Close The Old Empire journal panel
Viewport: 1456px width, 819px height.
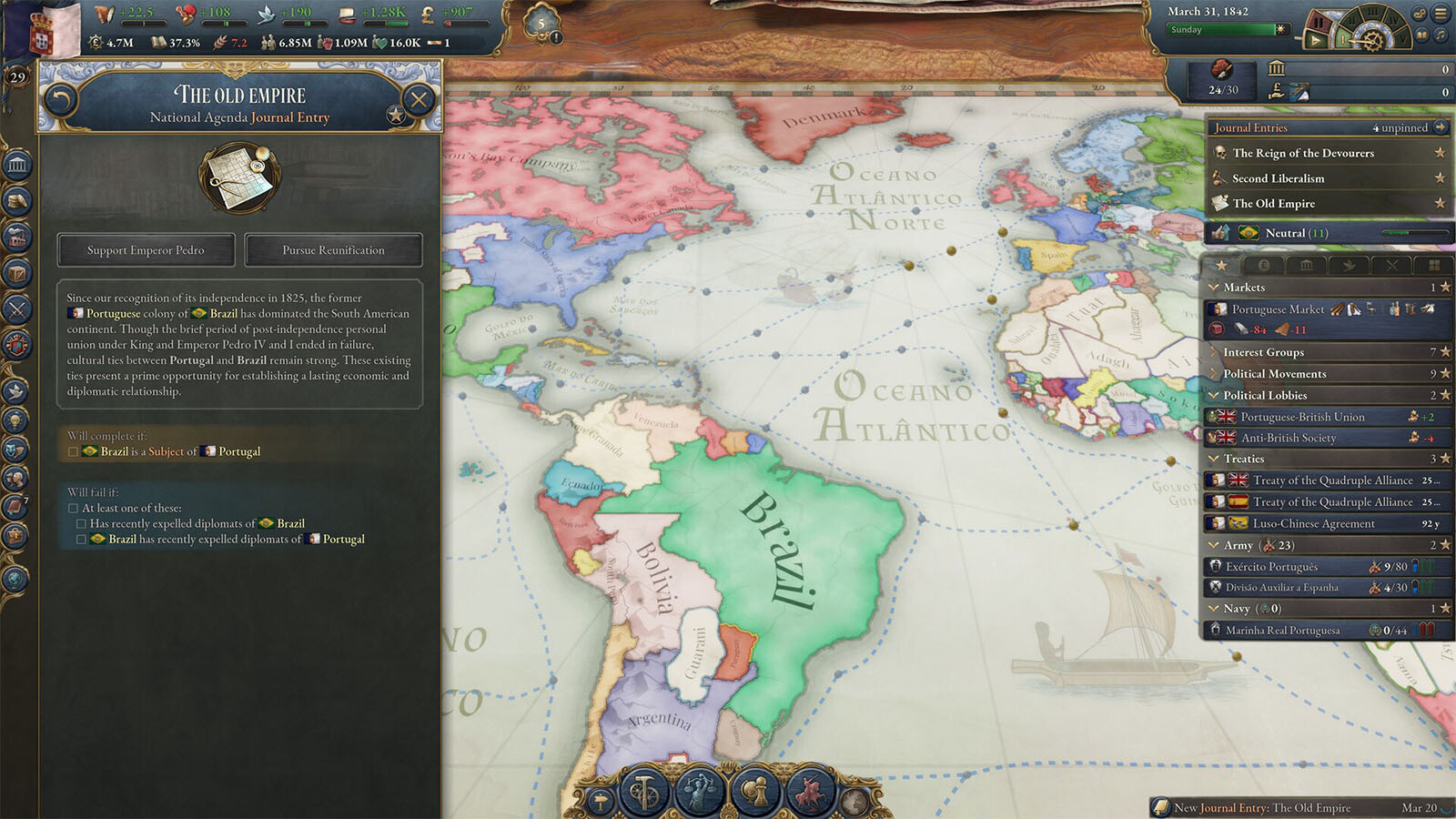pyautogui.click(x=419, y=99)
